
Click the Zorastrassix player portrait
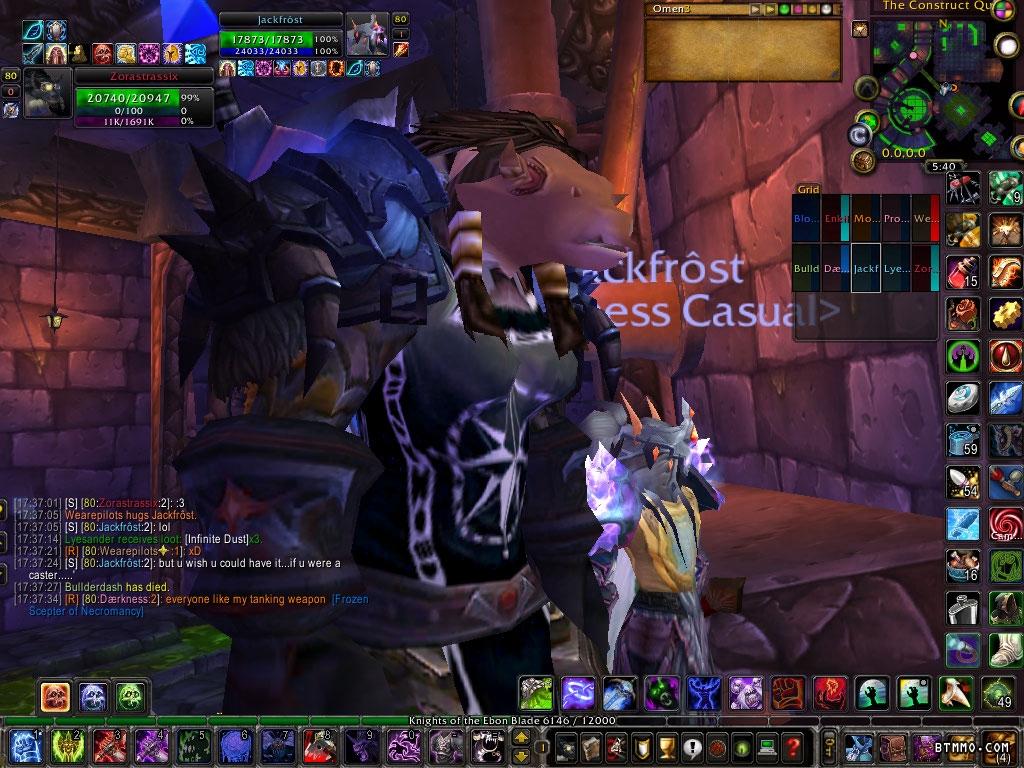(47, 93)
